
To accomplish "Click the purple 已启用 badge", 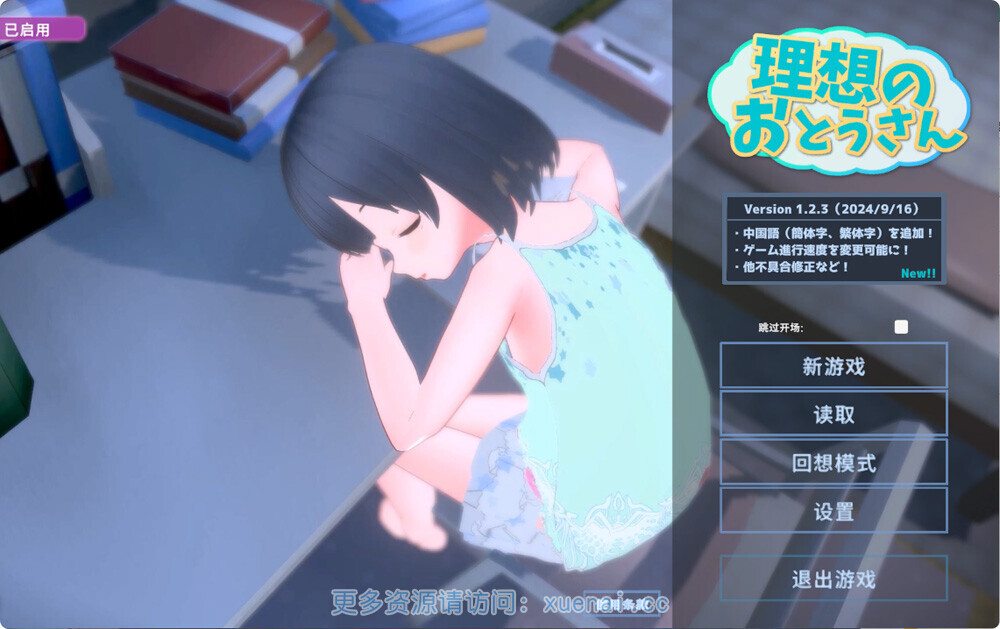I will click(41, 29).
